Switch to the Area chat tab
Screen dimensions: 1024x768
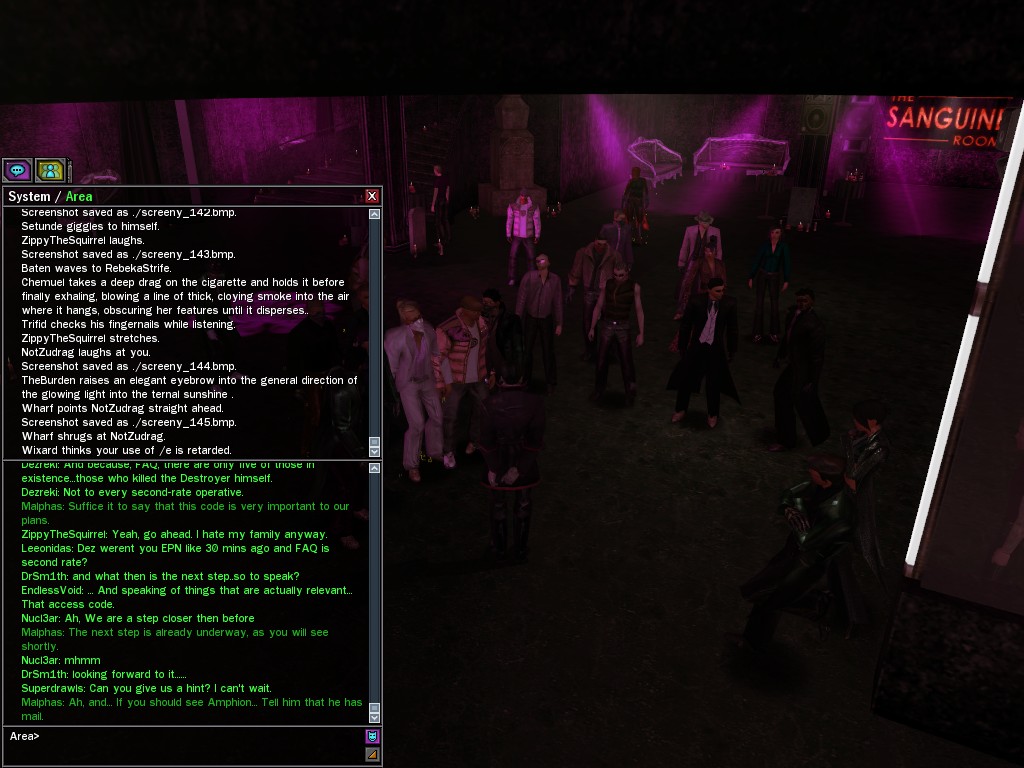pos(79,197)
